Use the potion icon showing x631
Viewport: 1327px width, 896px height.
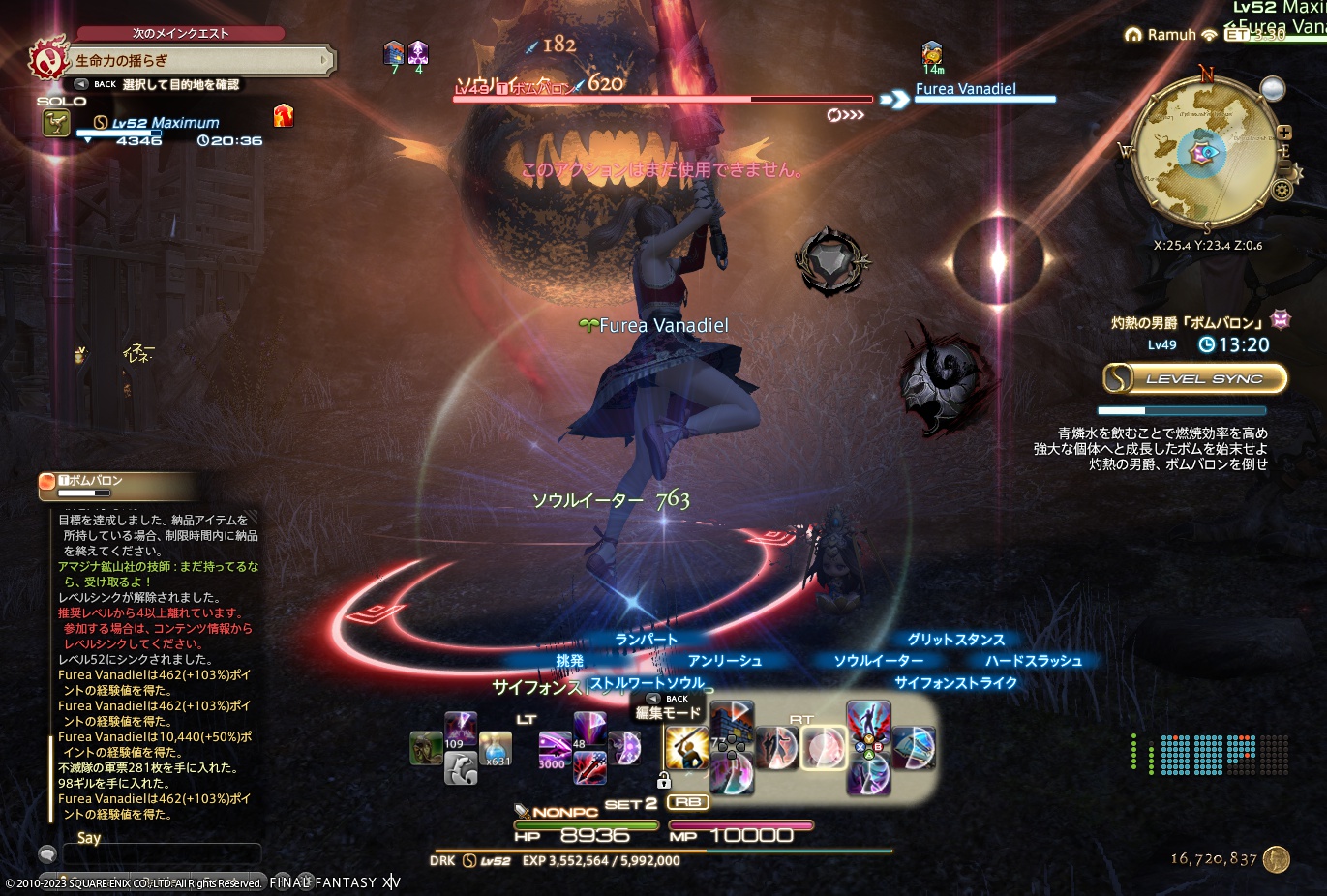point(495,751)
